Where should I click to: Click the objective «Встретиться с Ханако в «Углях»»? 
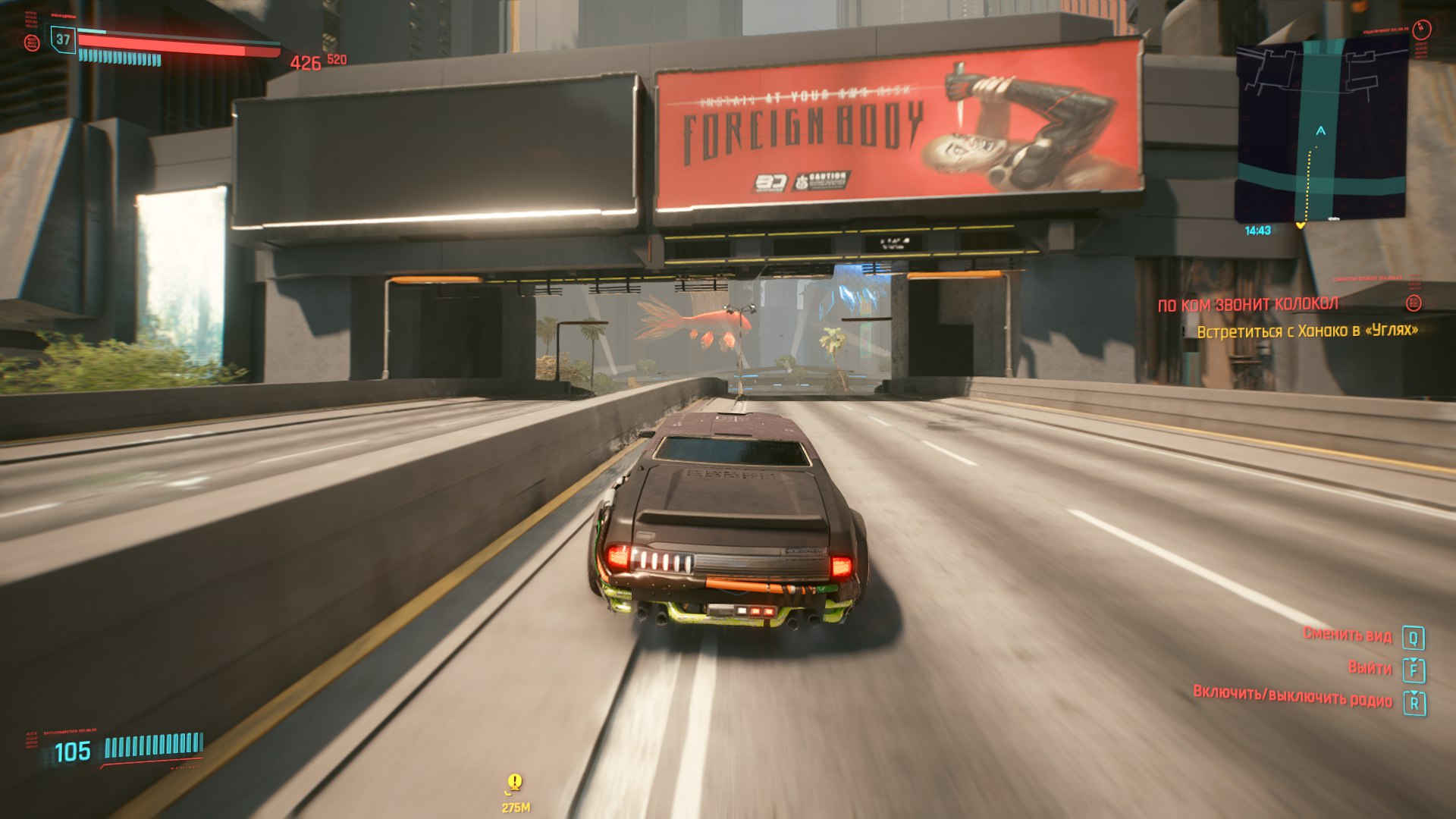point(1307,331)
